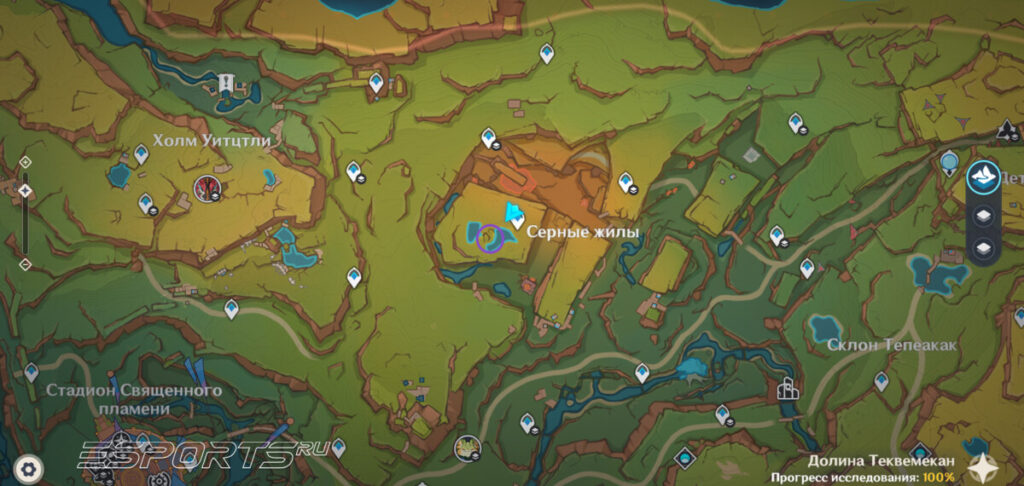Select the dark triangle marker above layer buttons
The image size is (1024, 486).
point(1007,129)
